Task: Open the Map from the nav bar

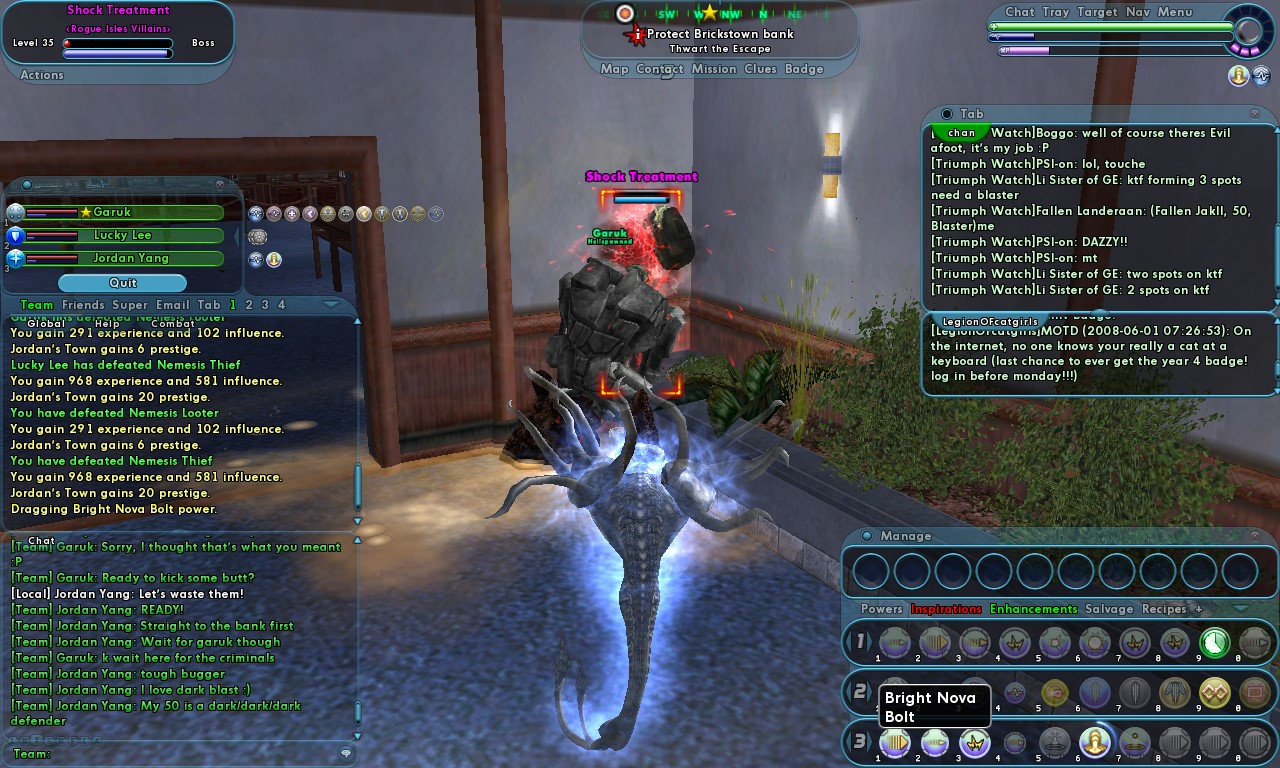Action: 614,69
